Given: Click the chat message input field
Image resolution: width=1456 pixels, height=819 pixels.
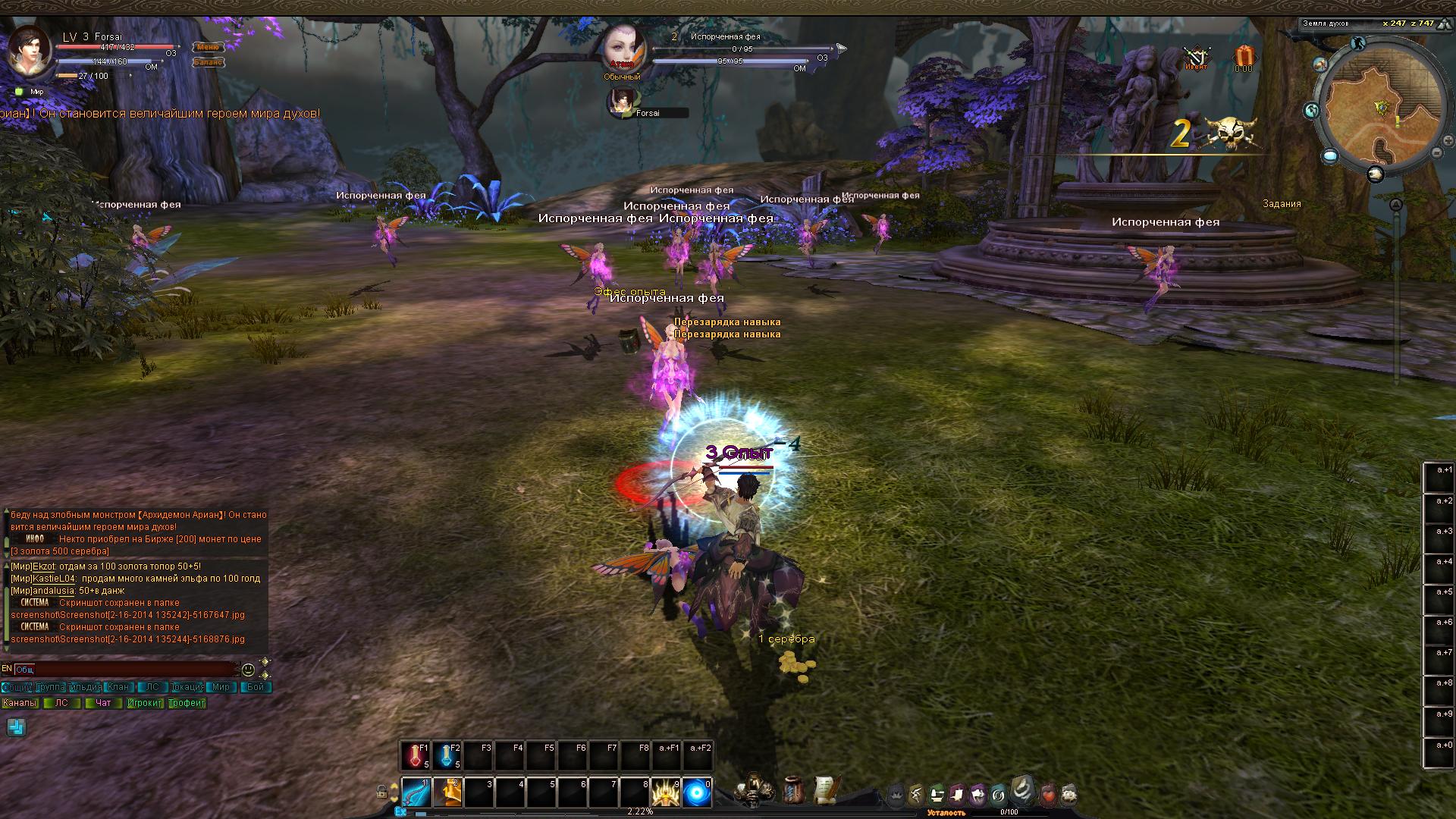Looking at the screenshot, I should (125, 670).
